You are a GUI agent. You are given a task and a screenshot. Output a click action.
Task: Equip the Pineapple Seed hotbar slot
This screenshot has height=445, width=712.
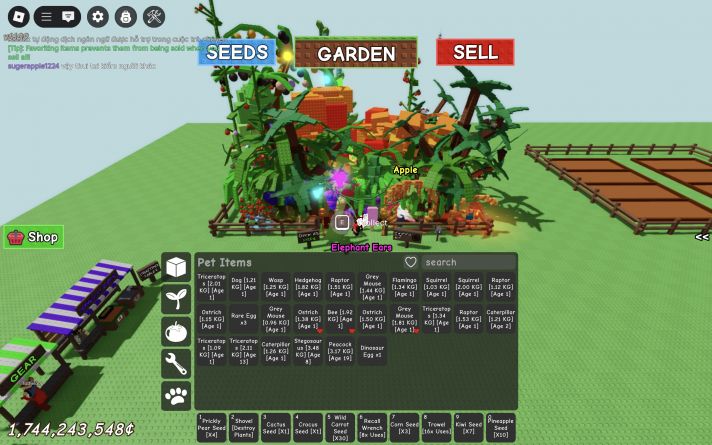[500, 428]
